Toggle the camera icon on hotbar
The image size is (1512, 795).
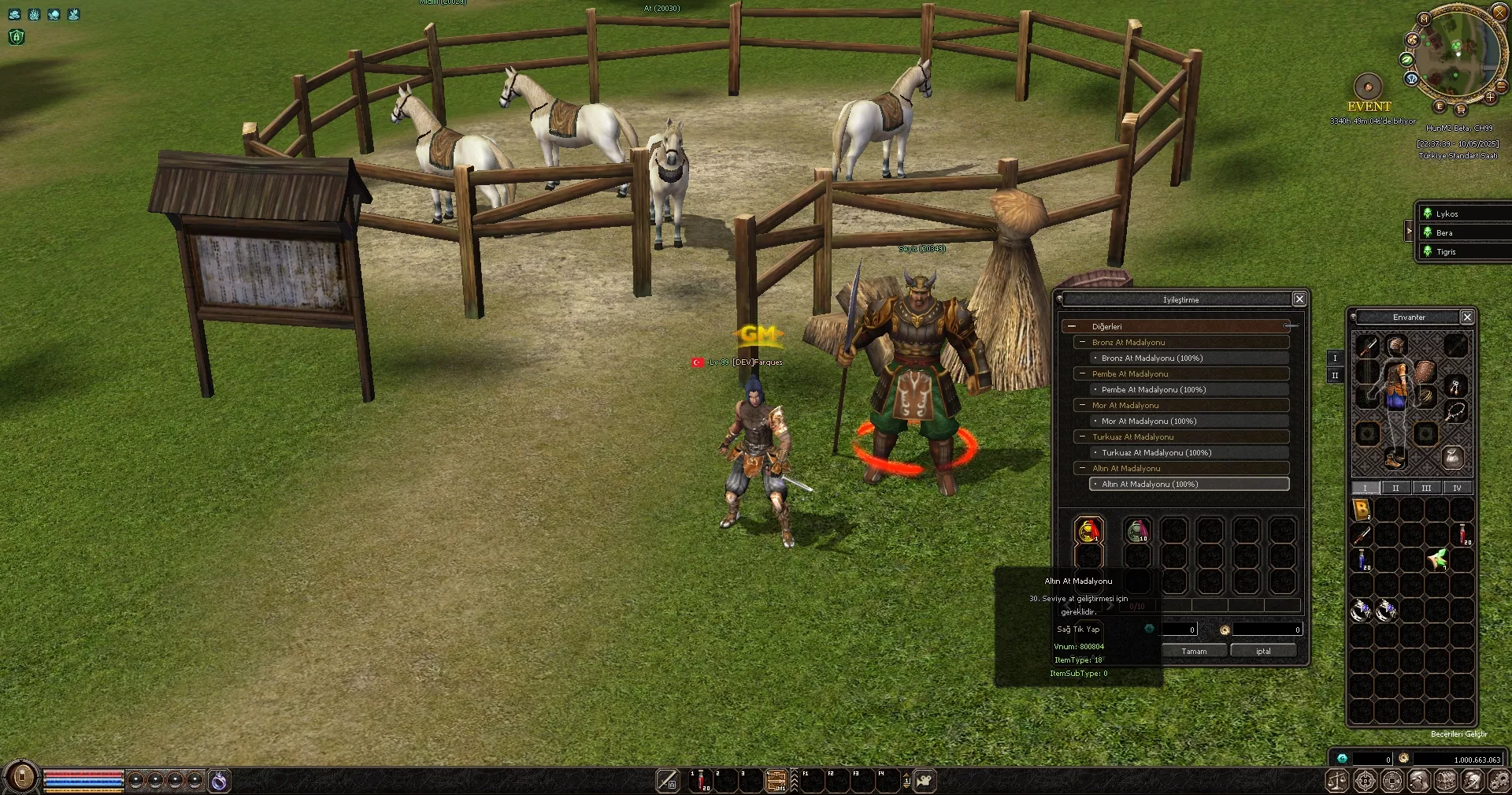[925, 781]
